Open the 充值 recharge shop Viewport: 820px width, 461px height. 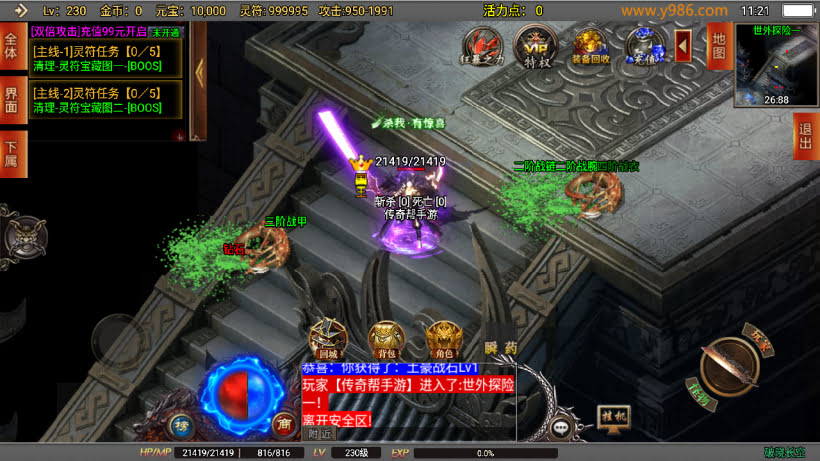644,45
